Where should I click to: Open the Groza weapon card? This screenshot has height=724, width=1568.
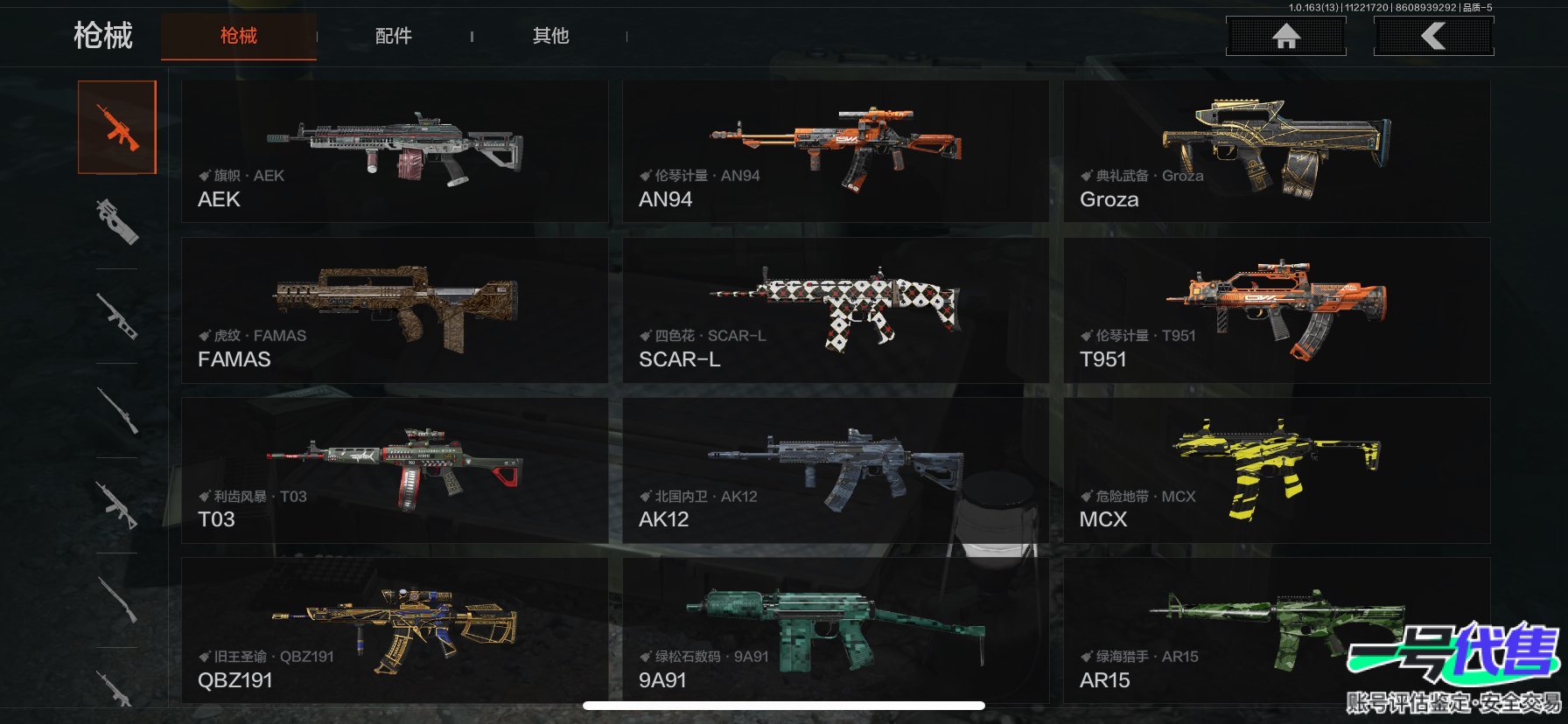coord(1277,151)
